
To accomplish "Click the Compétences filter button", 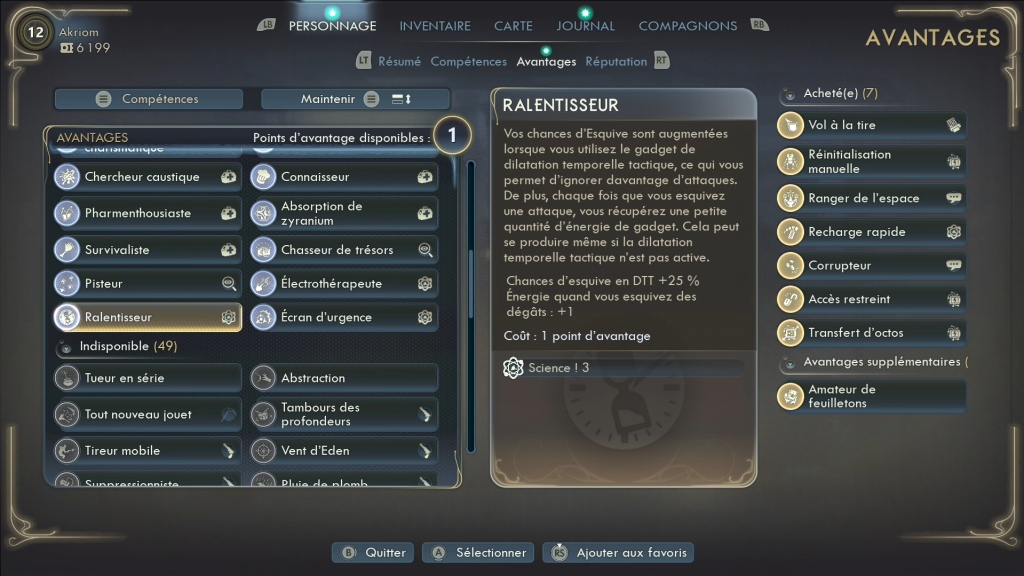I will (149, 99).
